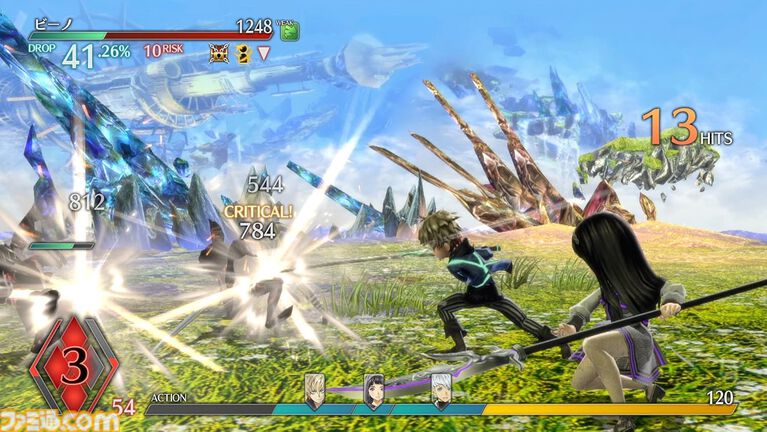Choose the dark-haired character portrait on action bar
Viewport: 767px width, 432px height.
click(x=374, y=390)
